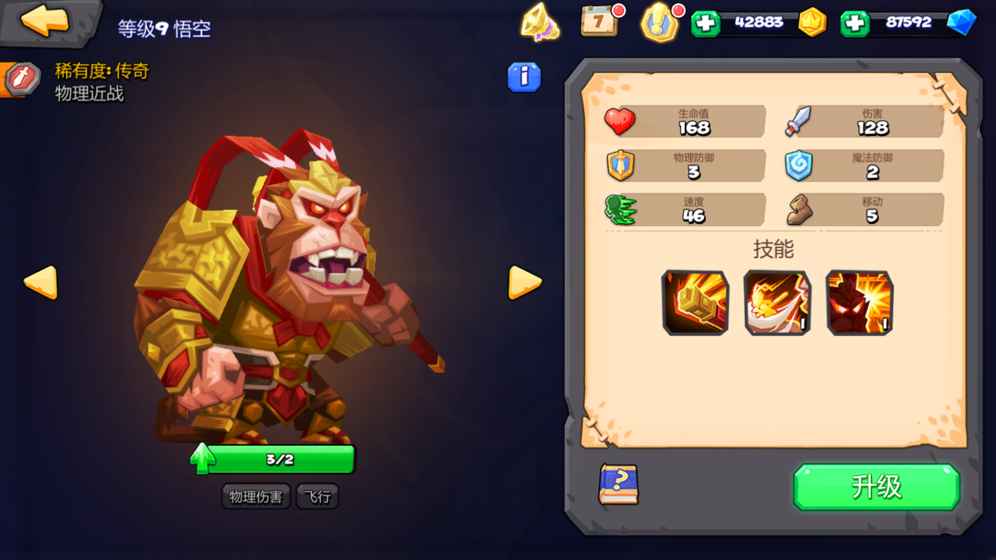996x560 pixels.
Task: Open the question mark help book
Action: point(618,485)
